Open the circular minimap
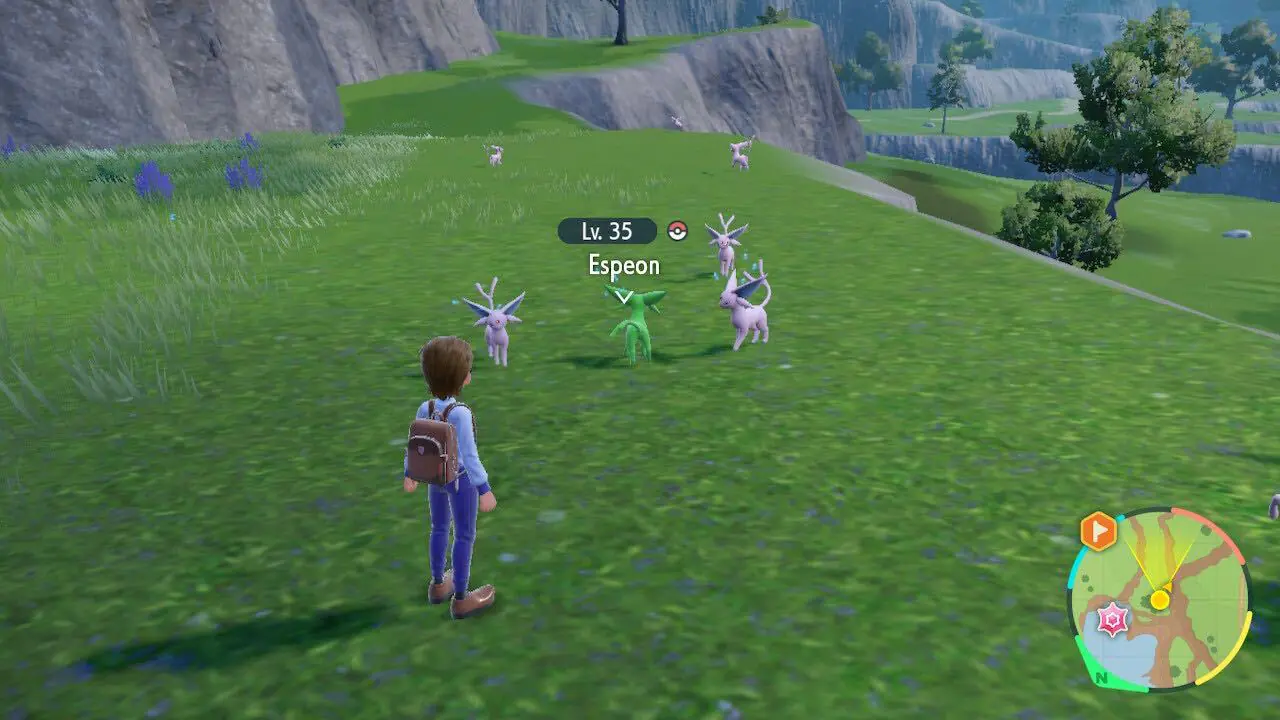 pyautogui.click(x=1160, y=600)
